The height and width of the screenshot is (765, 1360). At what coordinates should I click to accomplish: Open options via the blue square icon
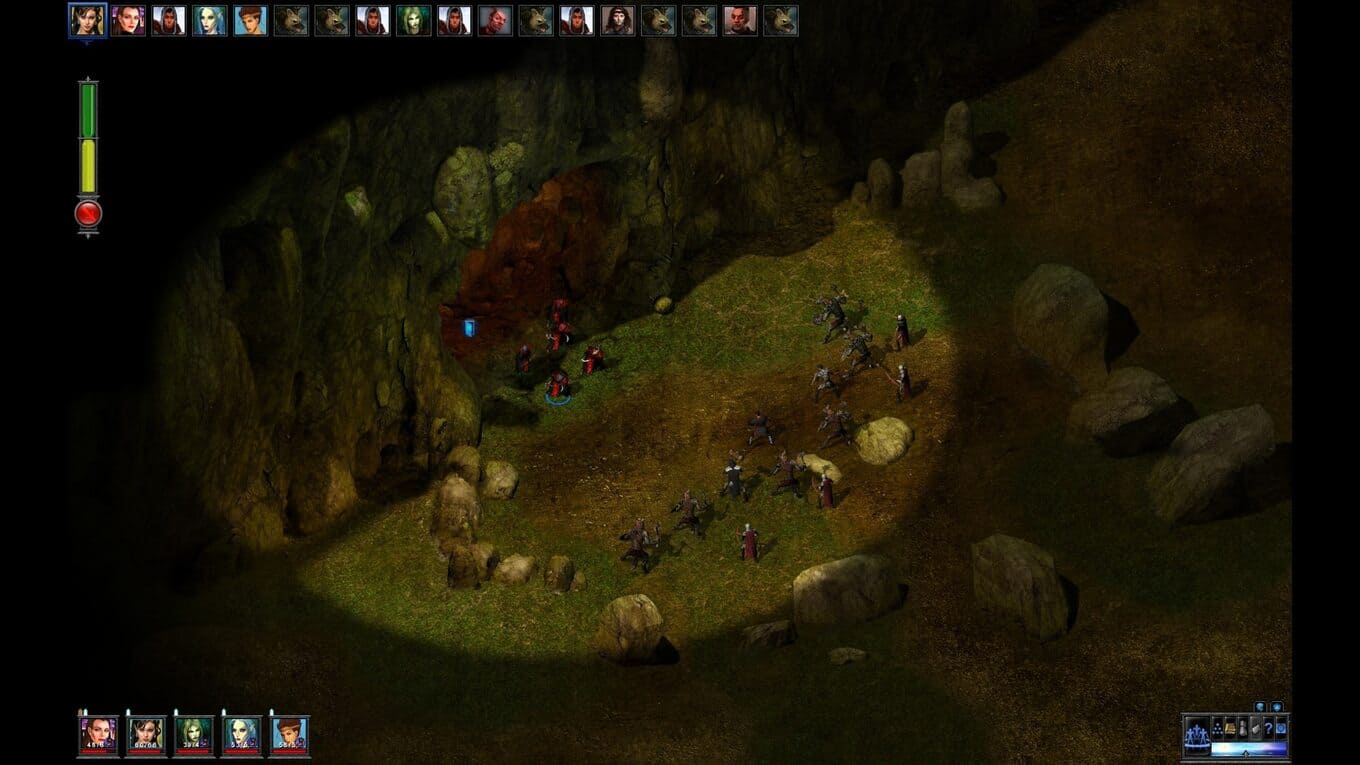click(x=1281, y=730)
